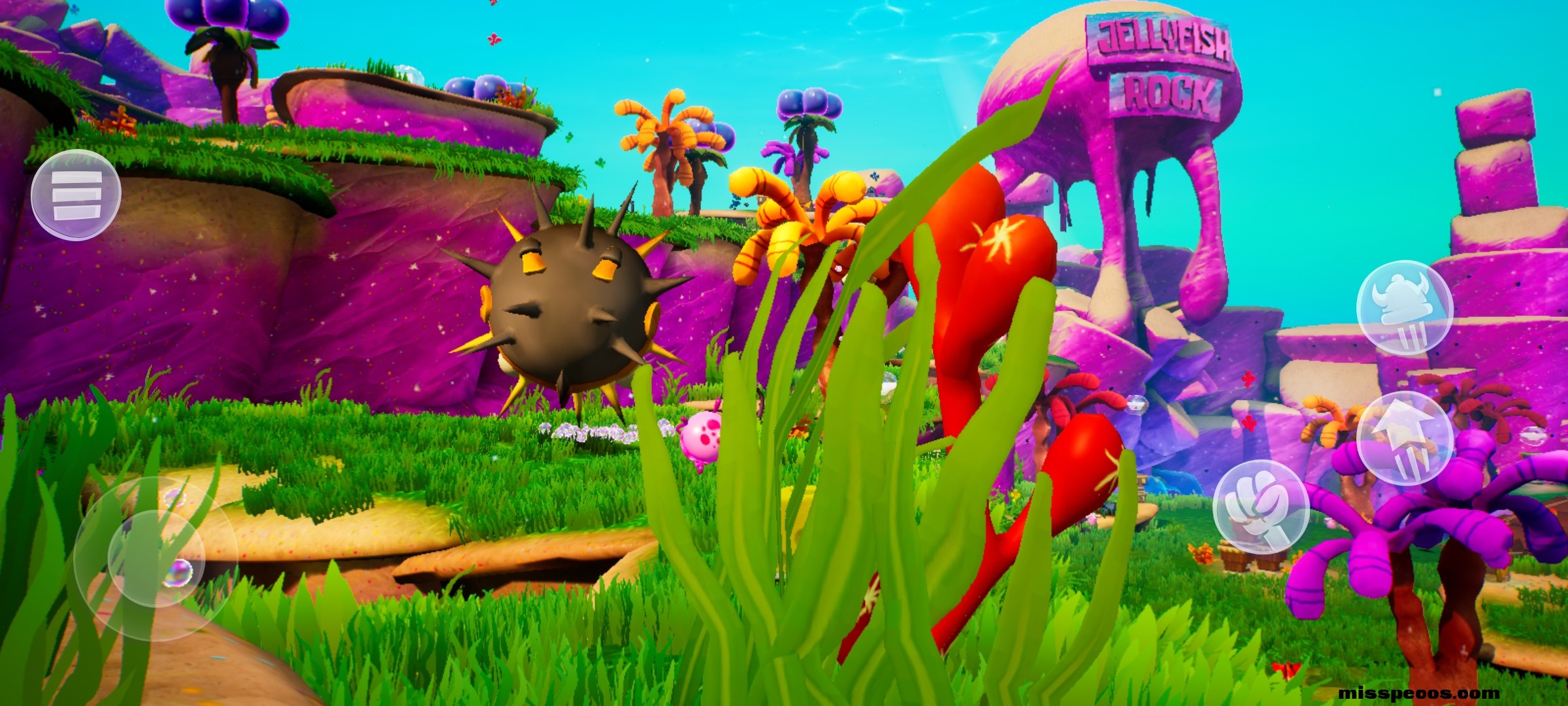
Task: Open the pause menu bubble button
Action: coord(76,195)
